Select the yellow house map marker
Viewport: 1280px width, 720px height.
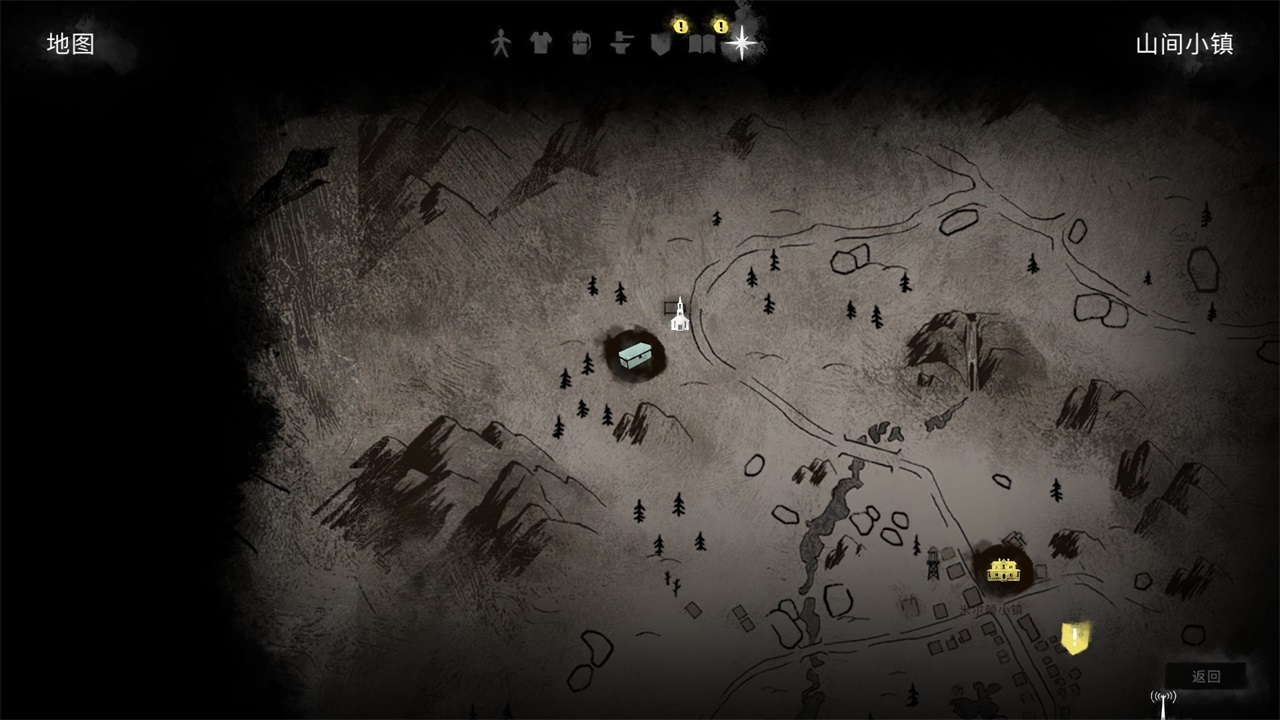pos(1002,569)
